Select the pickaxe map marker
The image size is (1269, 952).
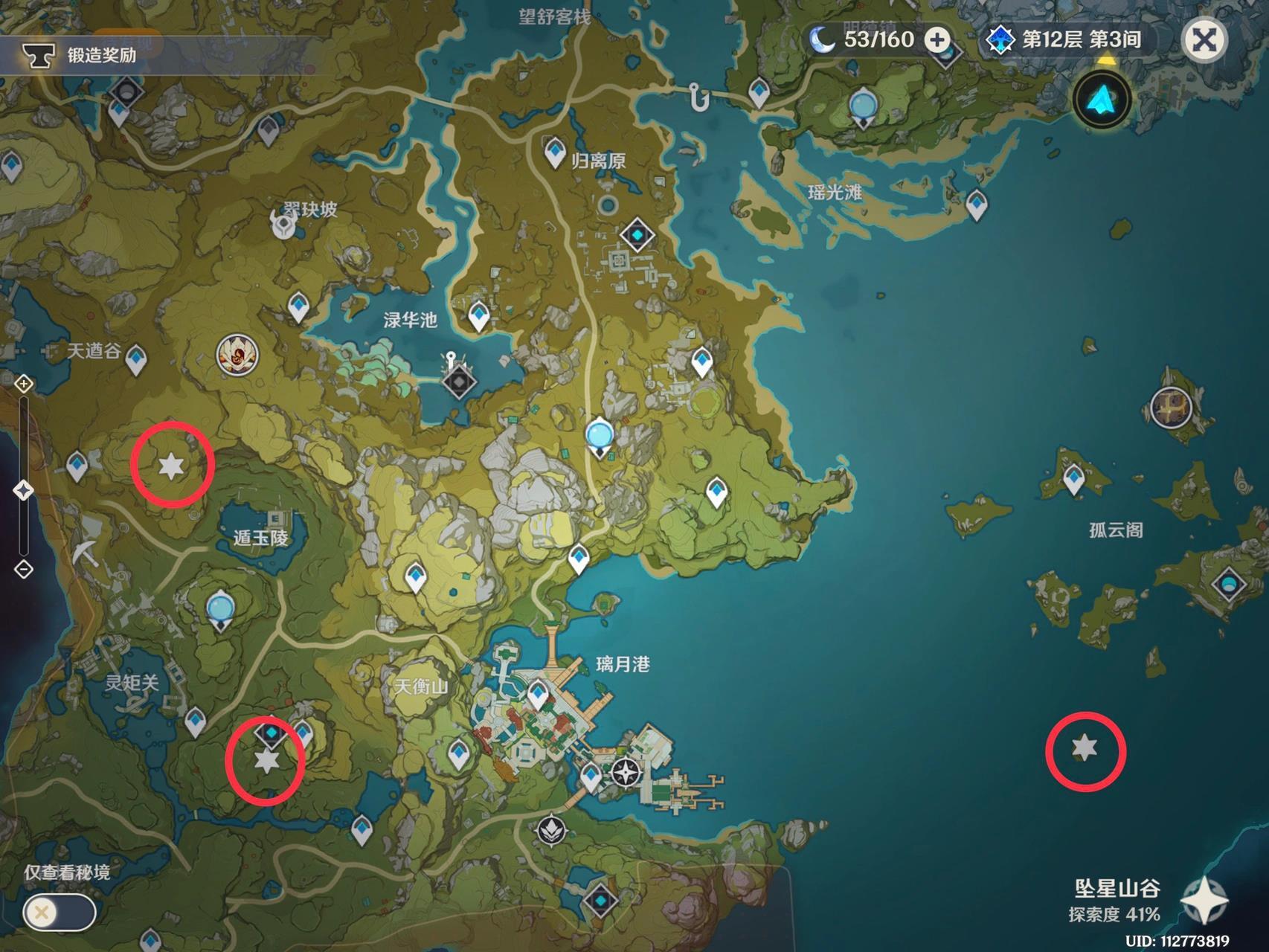(x=86, y=551)
